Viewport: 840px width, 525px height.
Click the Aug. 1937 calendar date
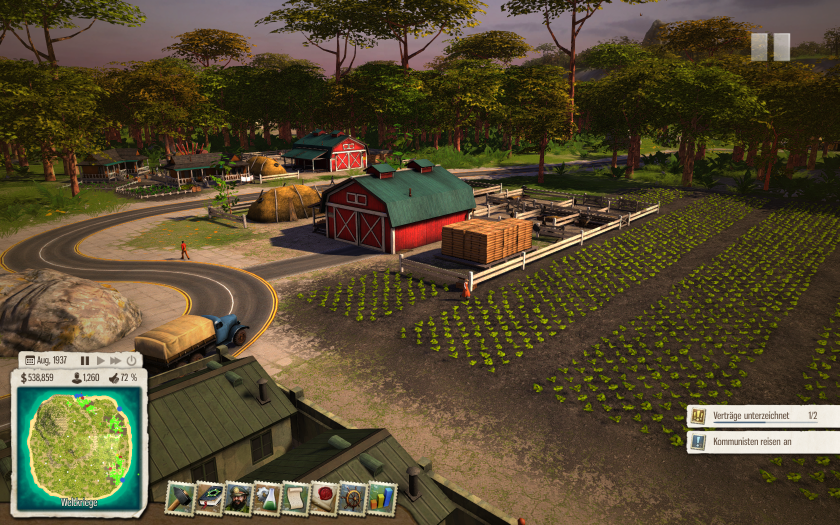pos(46,360)
